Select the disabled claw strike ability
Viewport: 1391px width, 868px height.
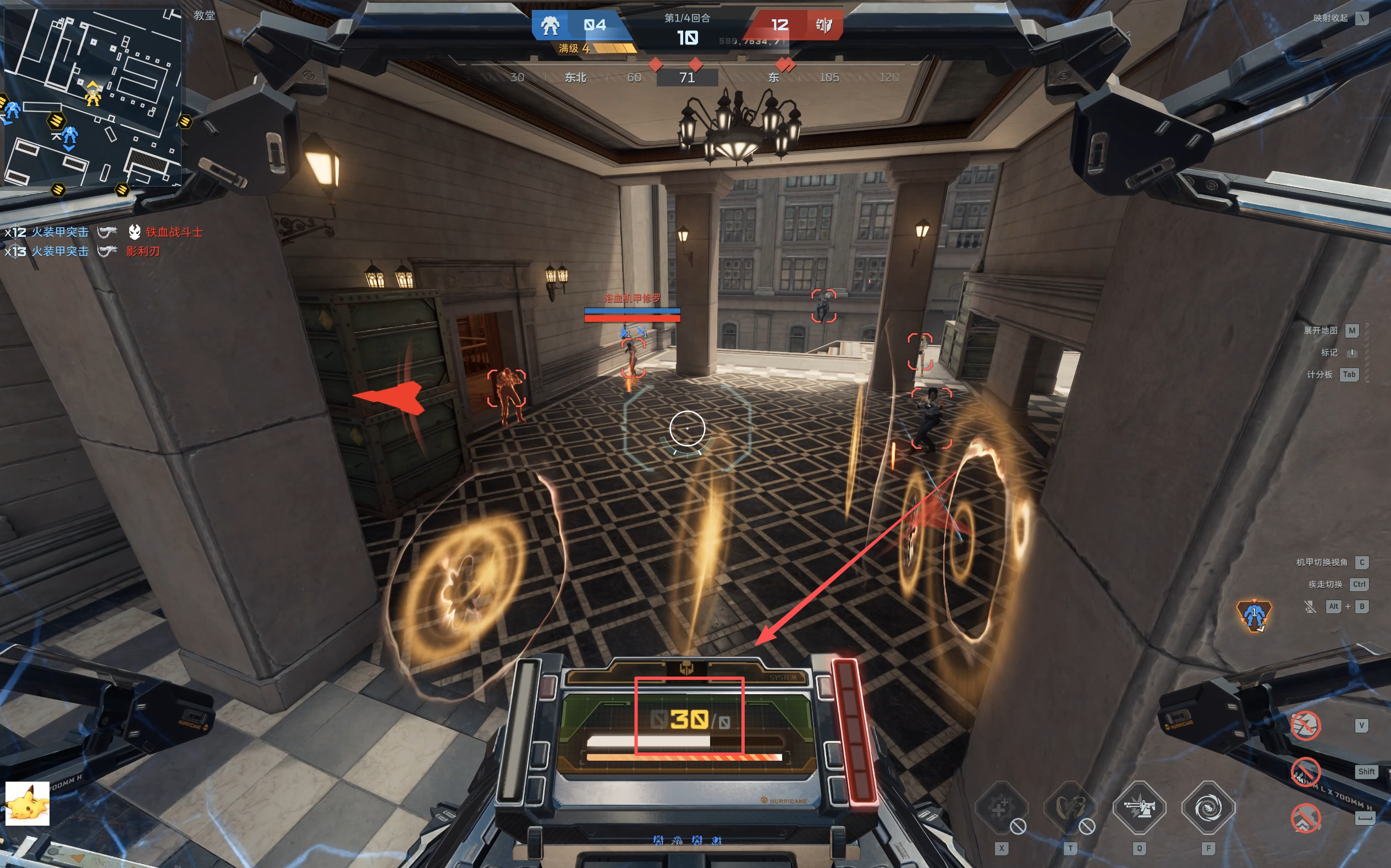pos(1070,808)
